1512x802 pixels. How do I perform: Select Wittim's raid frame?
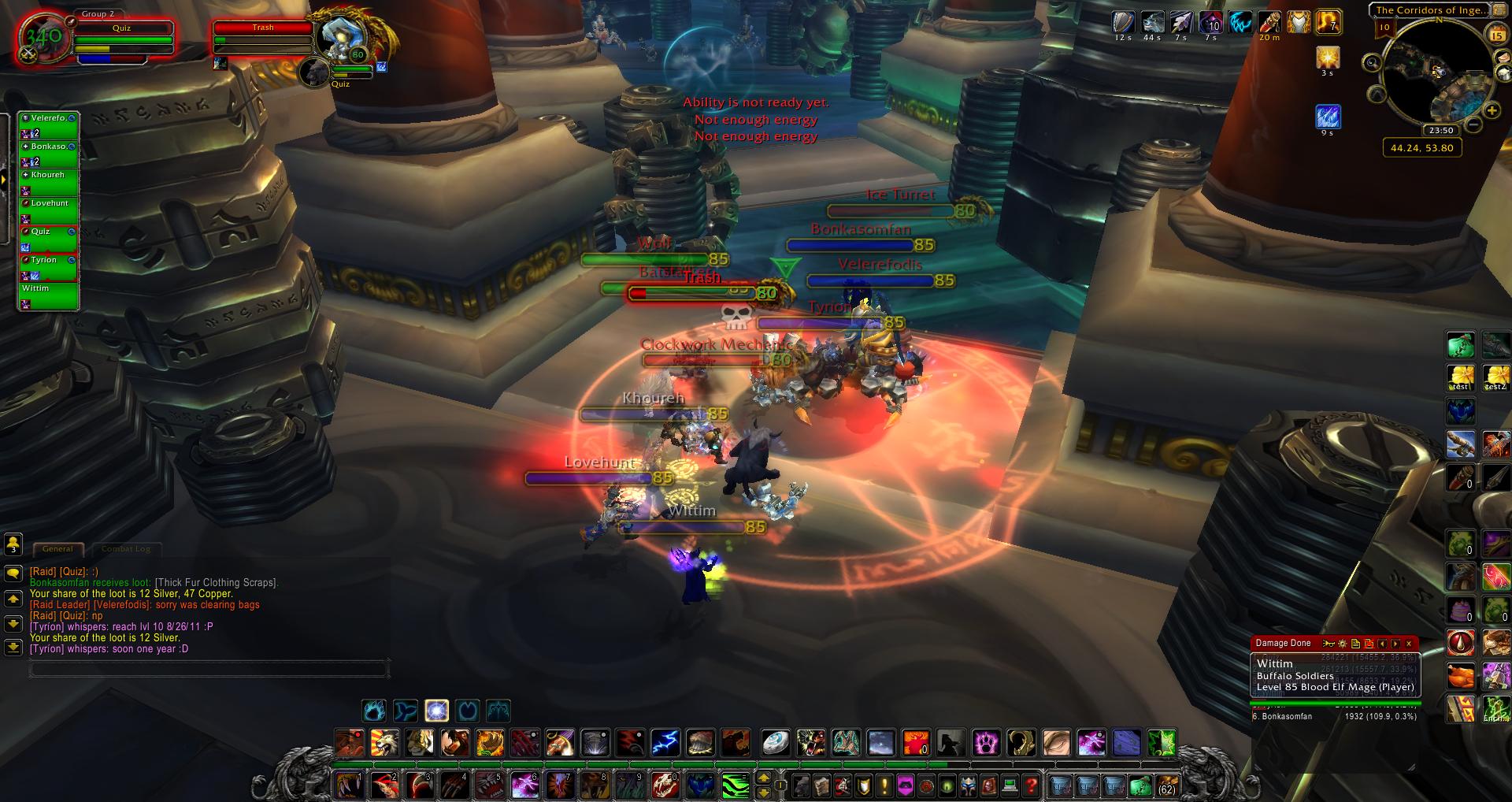(x=48, y=295)
